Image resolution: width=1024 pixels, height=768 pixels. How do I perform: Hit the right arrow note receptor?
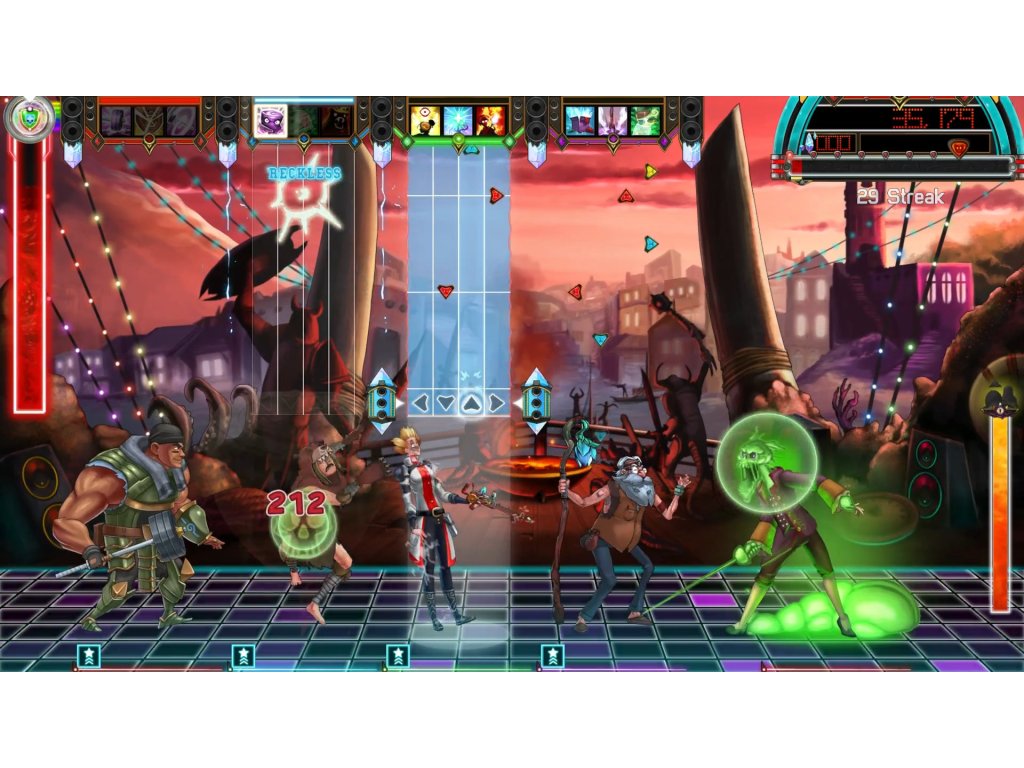(x=497, y=403)
